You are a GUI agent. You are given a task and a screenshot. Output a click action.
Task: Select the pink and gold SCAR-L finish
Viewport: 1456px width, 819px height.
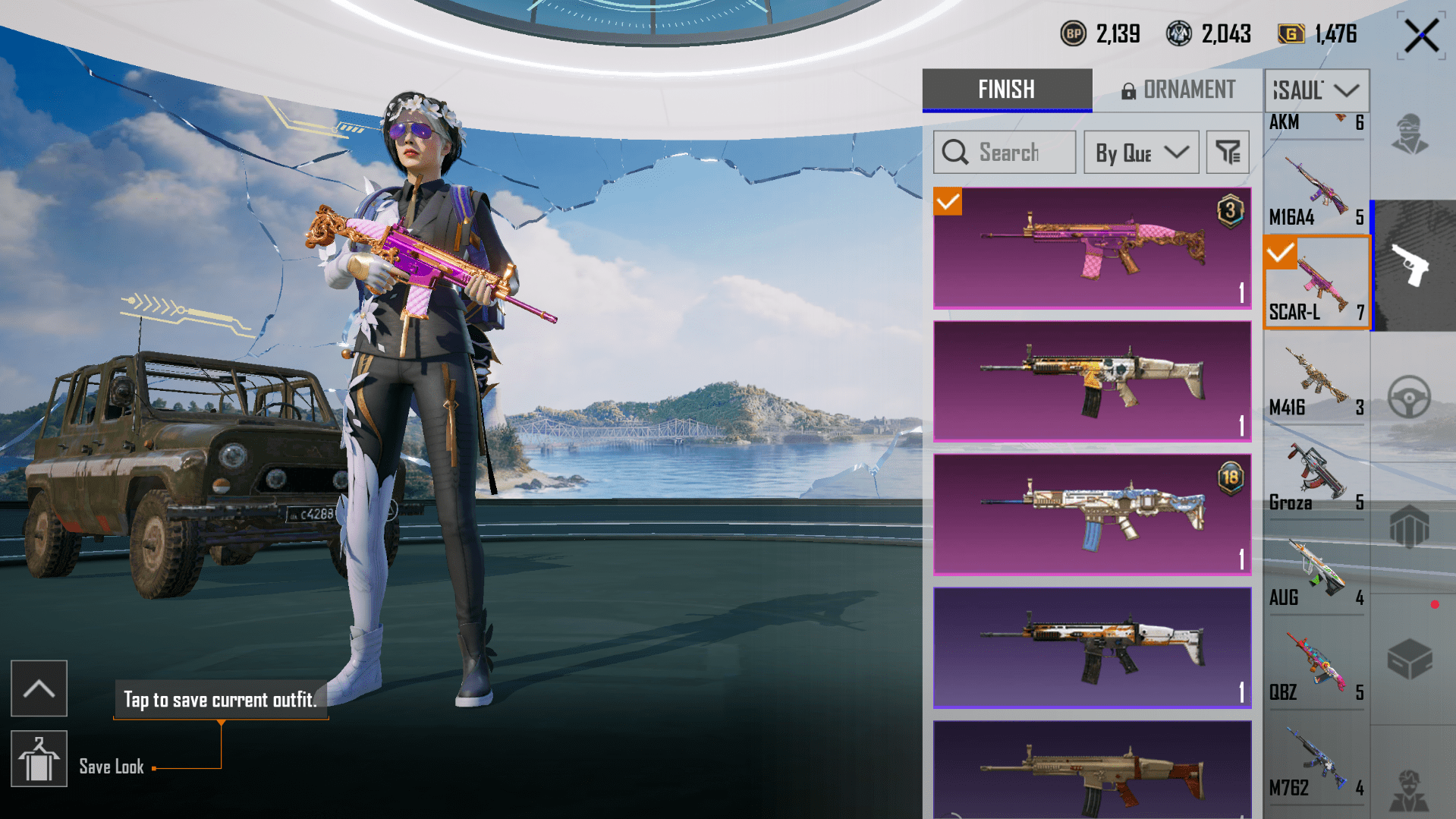tap(1092, 248)
